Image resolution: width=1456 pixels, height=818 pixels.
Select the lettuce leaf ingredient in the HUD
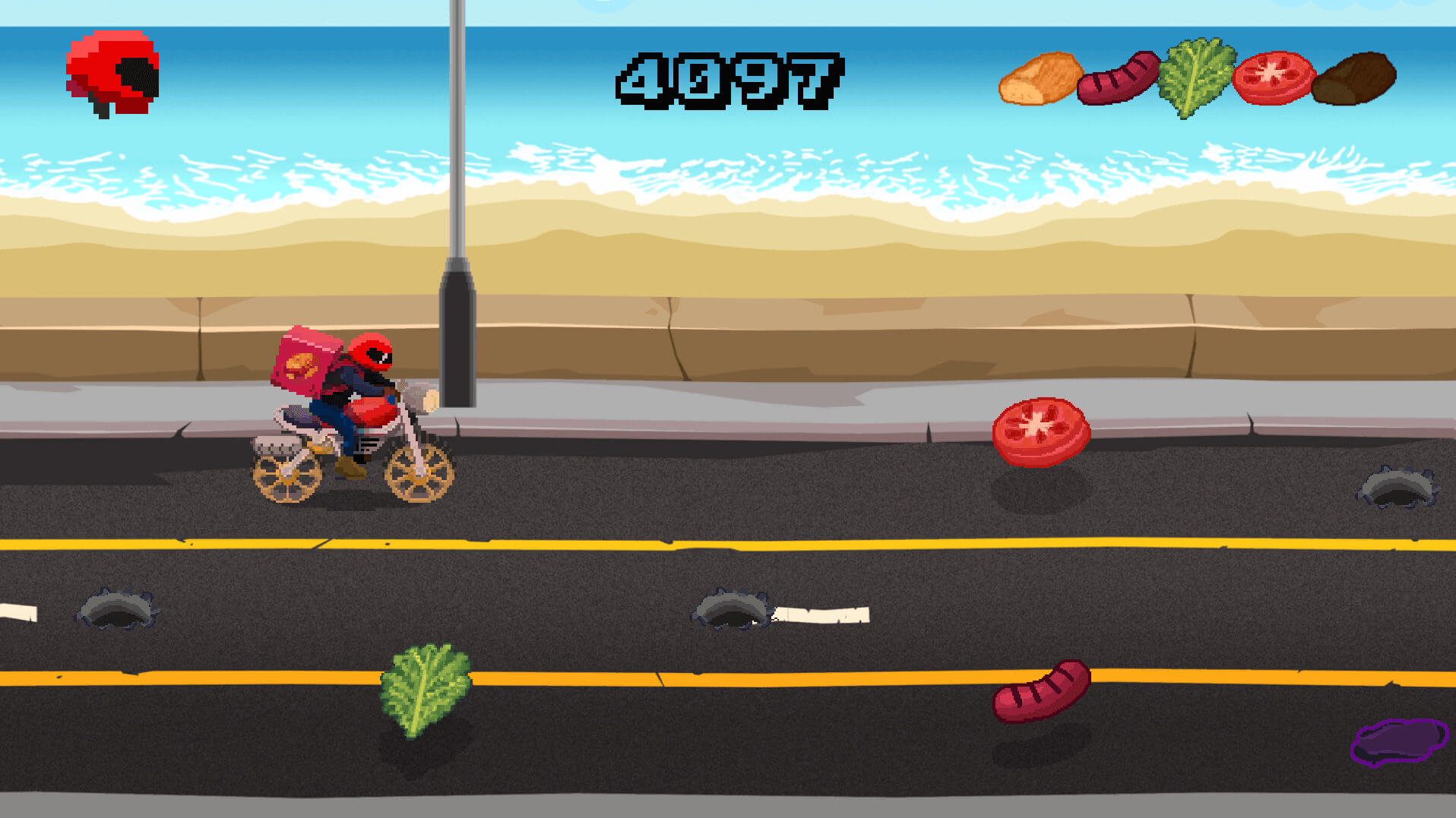tap(1196, 76)
